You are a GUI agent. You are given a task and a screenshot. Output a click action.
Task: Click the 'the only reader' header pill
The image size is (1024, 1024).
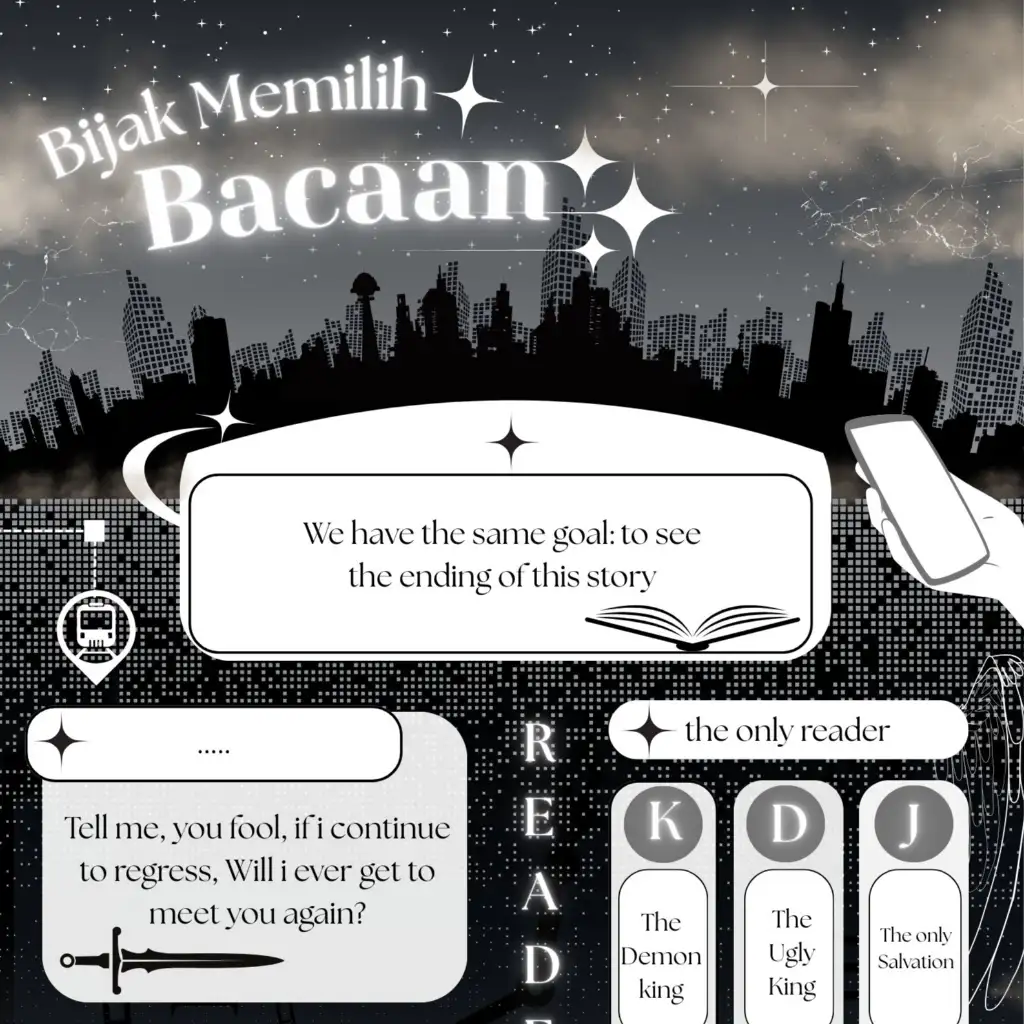point(787,731)
